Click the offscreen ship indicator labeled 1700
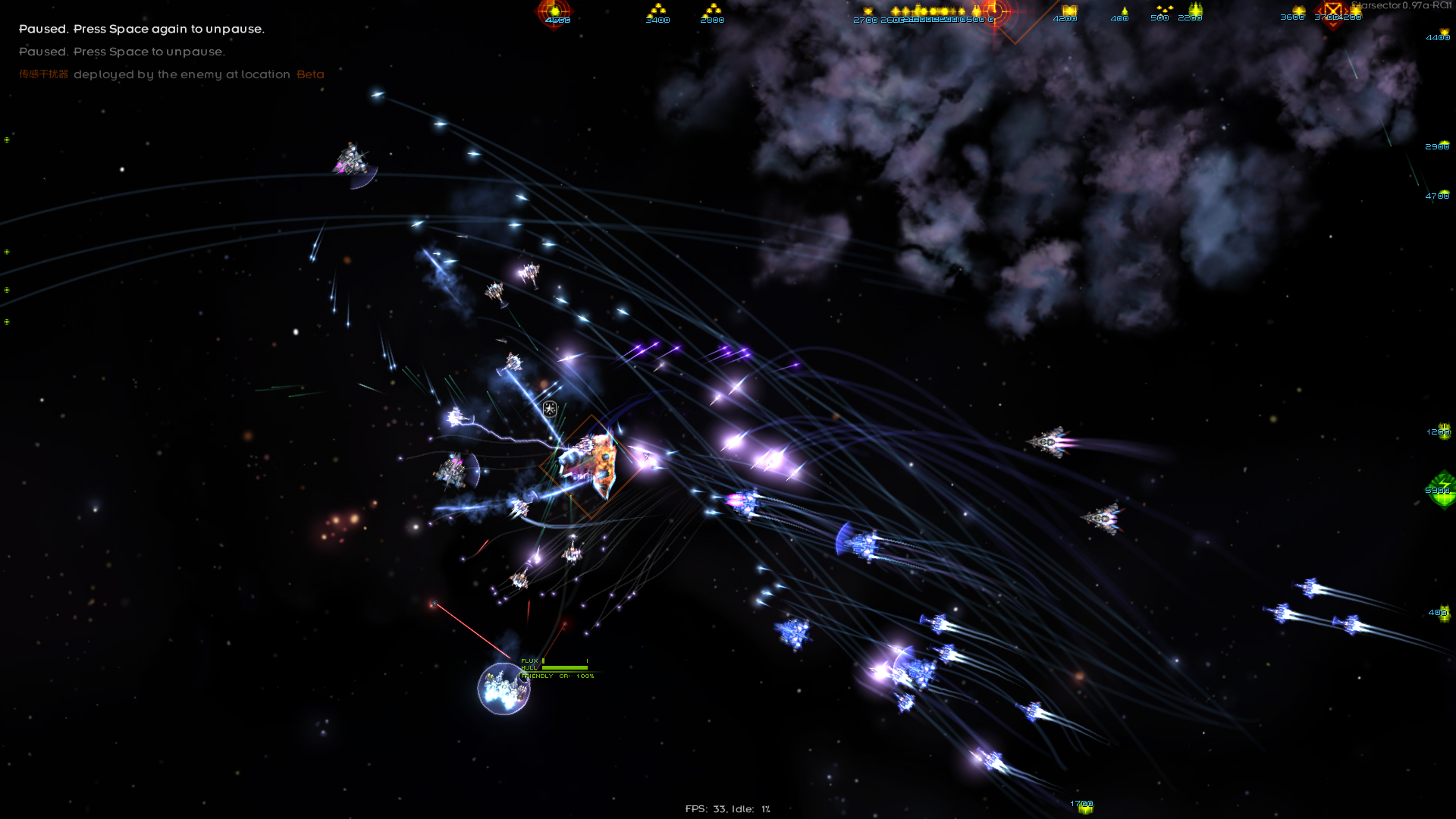Viewport: 1456px width, 819px height. (1084, 806)
